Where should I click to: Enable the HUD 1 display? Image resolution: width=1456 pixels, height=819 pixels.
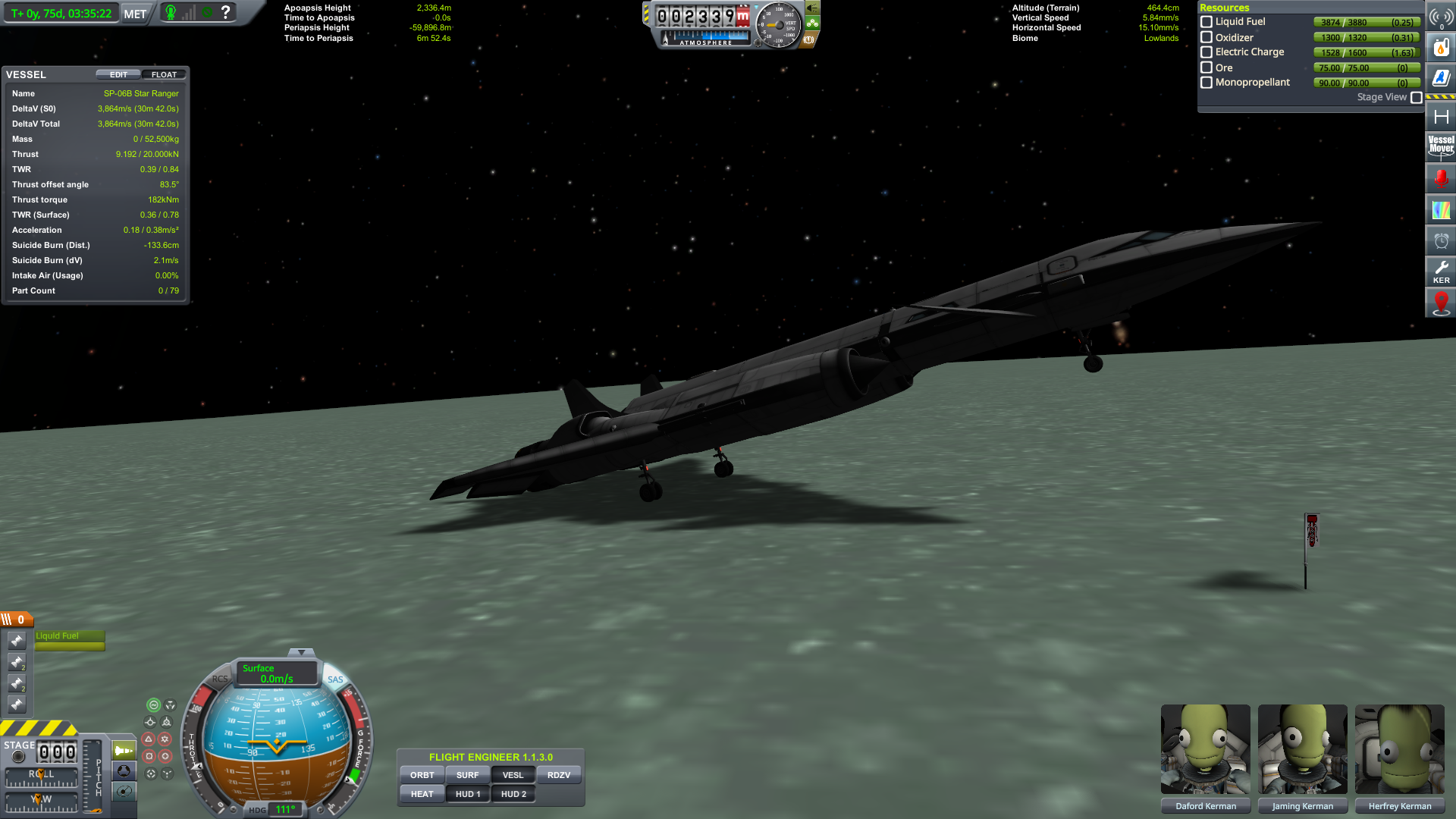pos(468,794)
